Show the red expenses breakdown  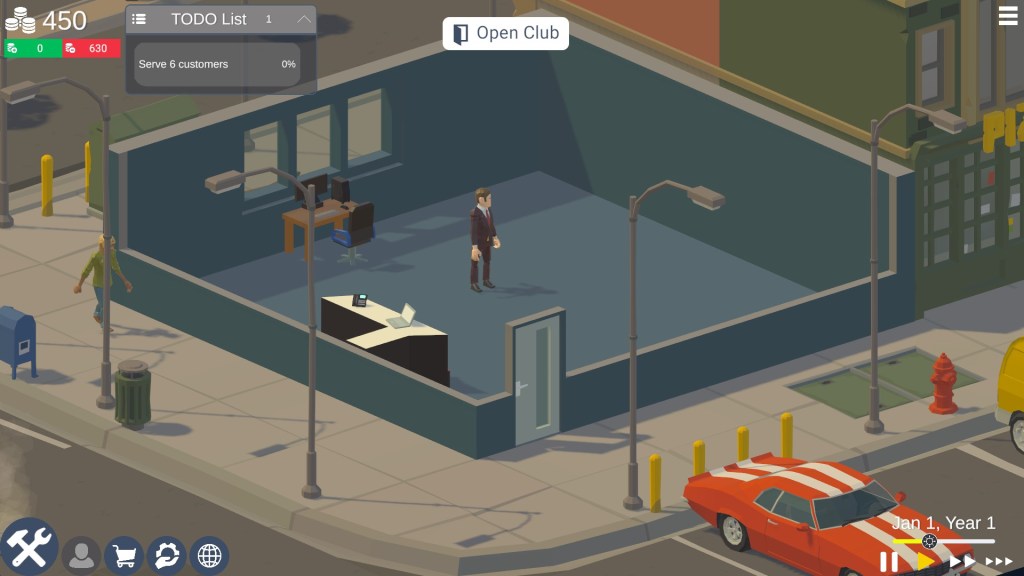click(x=91, y=48)
